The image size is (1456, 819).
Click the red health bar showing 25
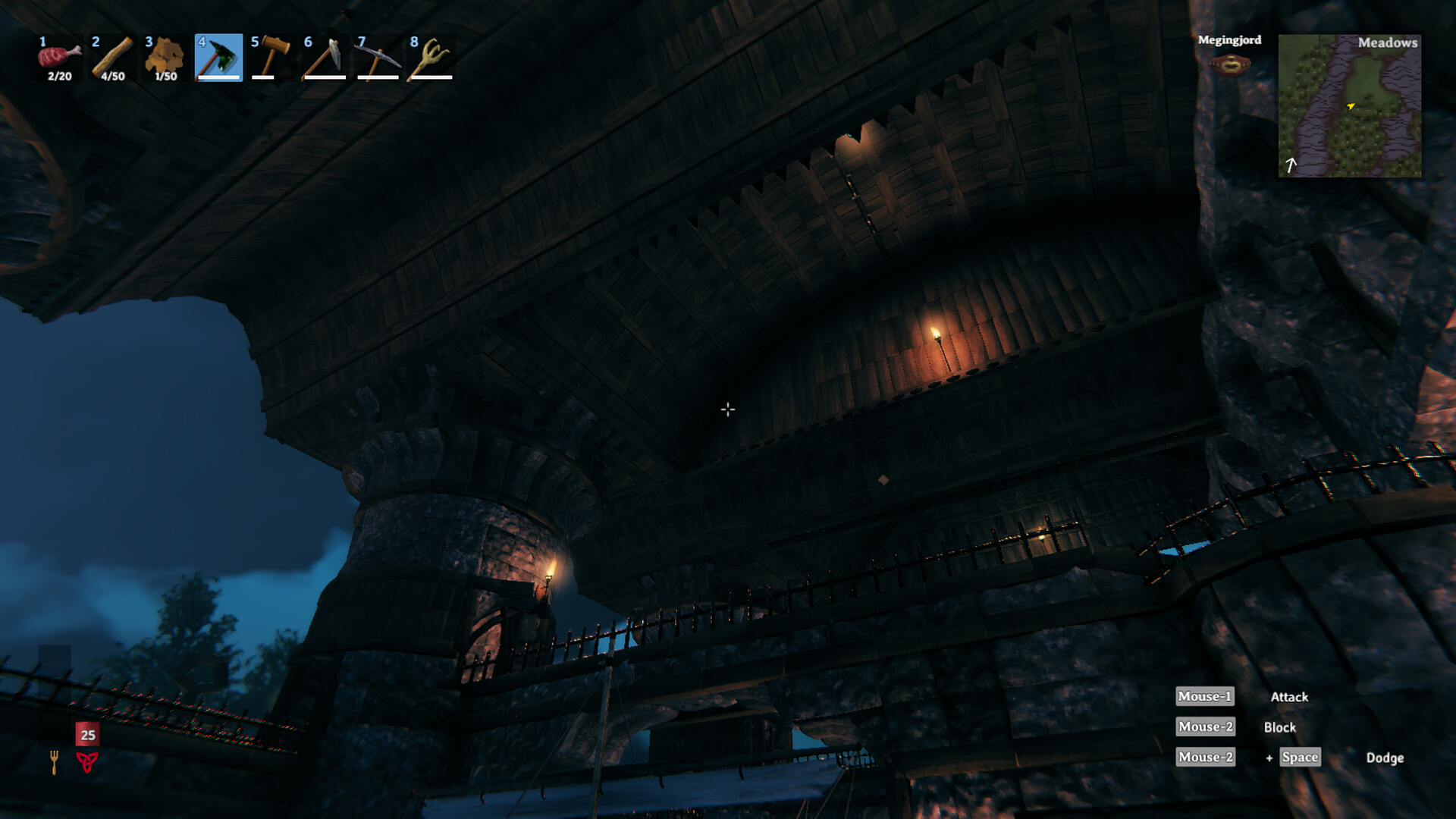[x=86, y=734]
